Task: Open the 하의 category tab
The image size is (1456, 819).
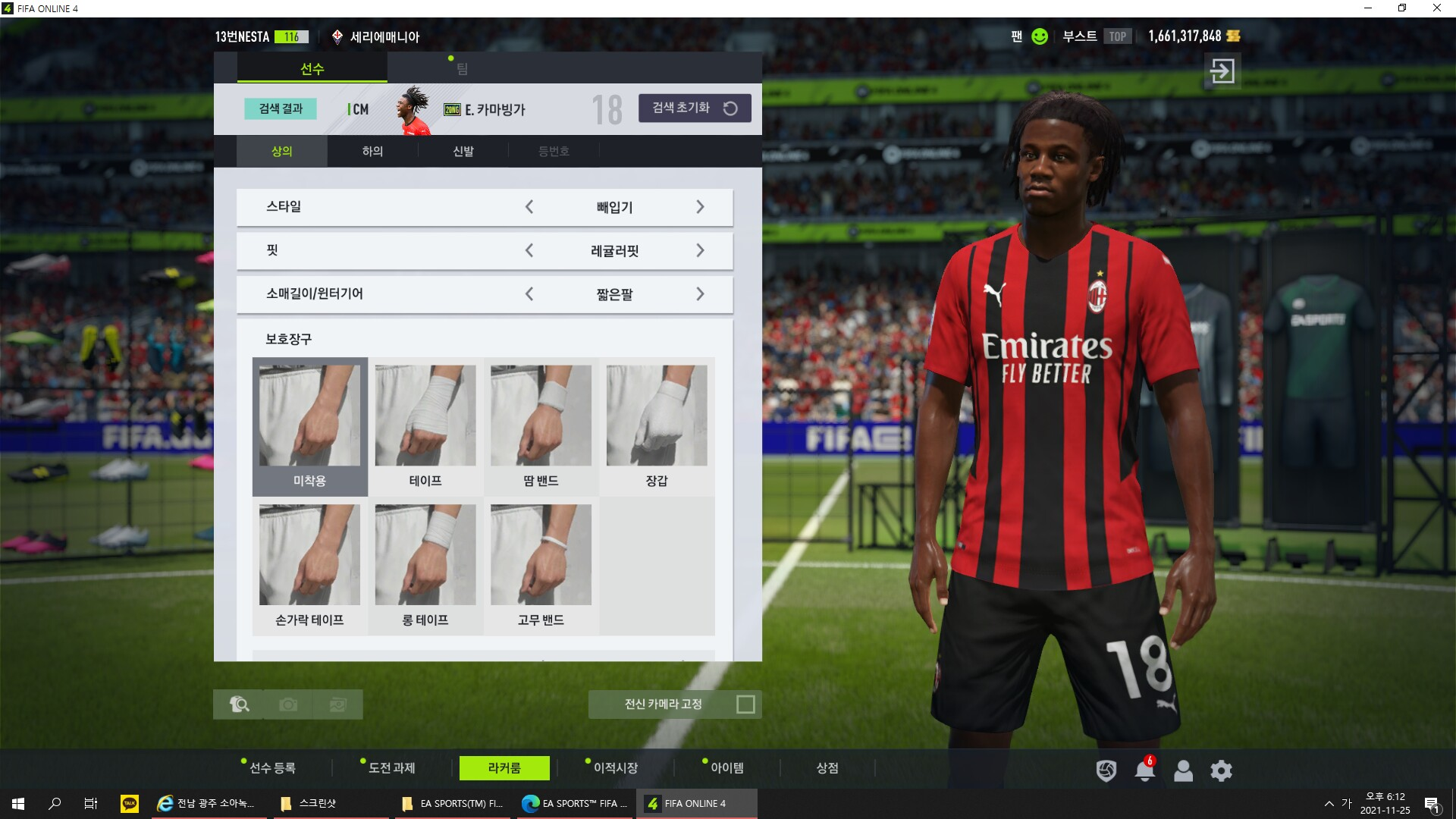Action: tap(372, 152)
